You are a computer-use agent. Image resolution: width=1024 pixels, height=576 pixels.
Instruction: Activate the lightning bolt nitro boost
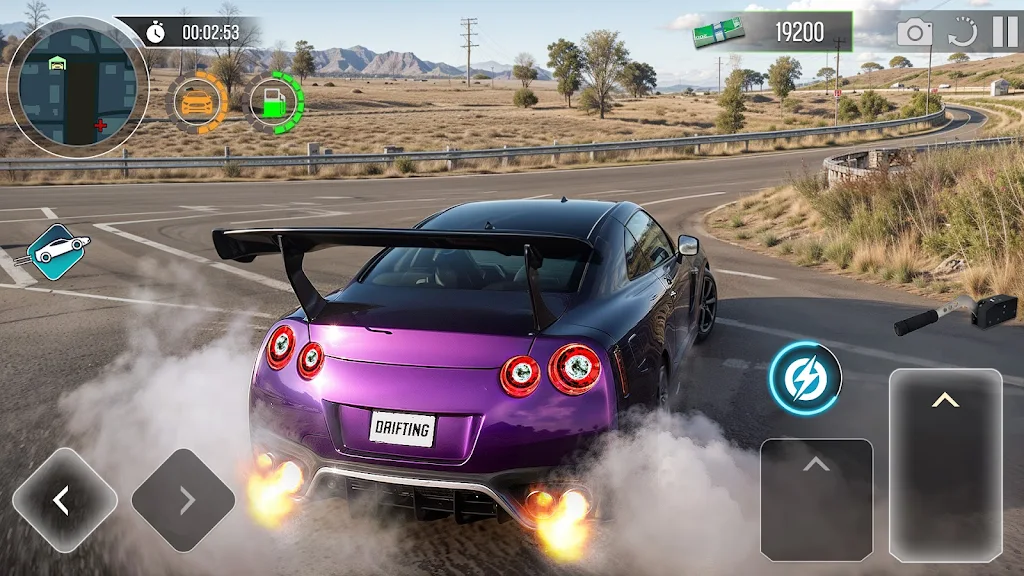[x=805, y=379]
